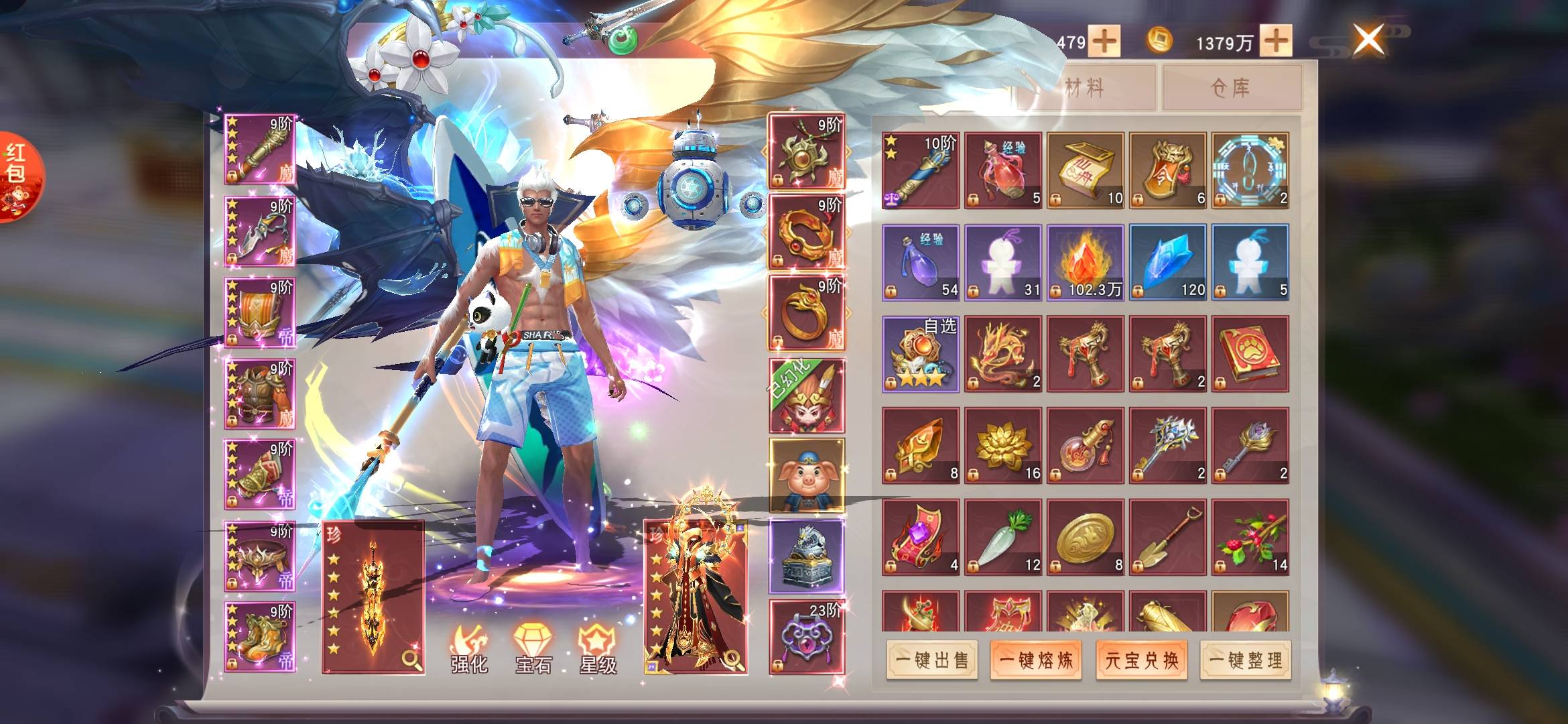Screen dimensions: 1568x724
Task: Select the white radish stack of 12
Action: pos(1002,537)
